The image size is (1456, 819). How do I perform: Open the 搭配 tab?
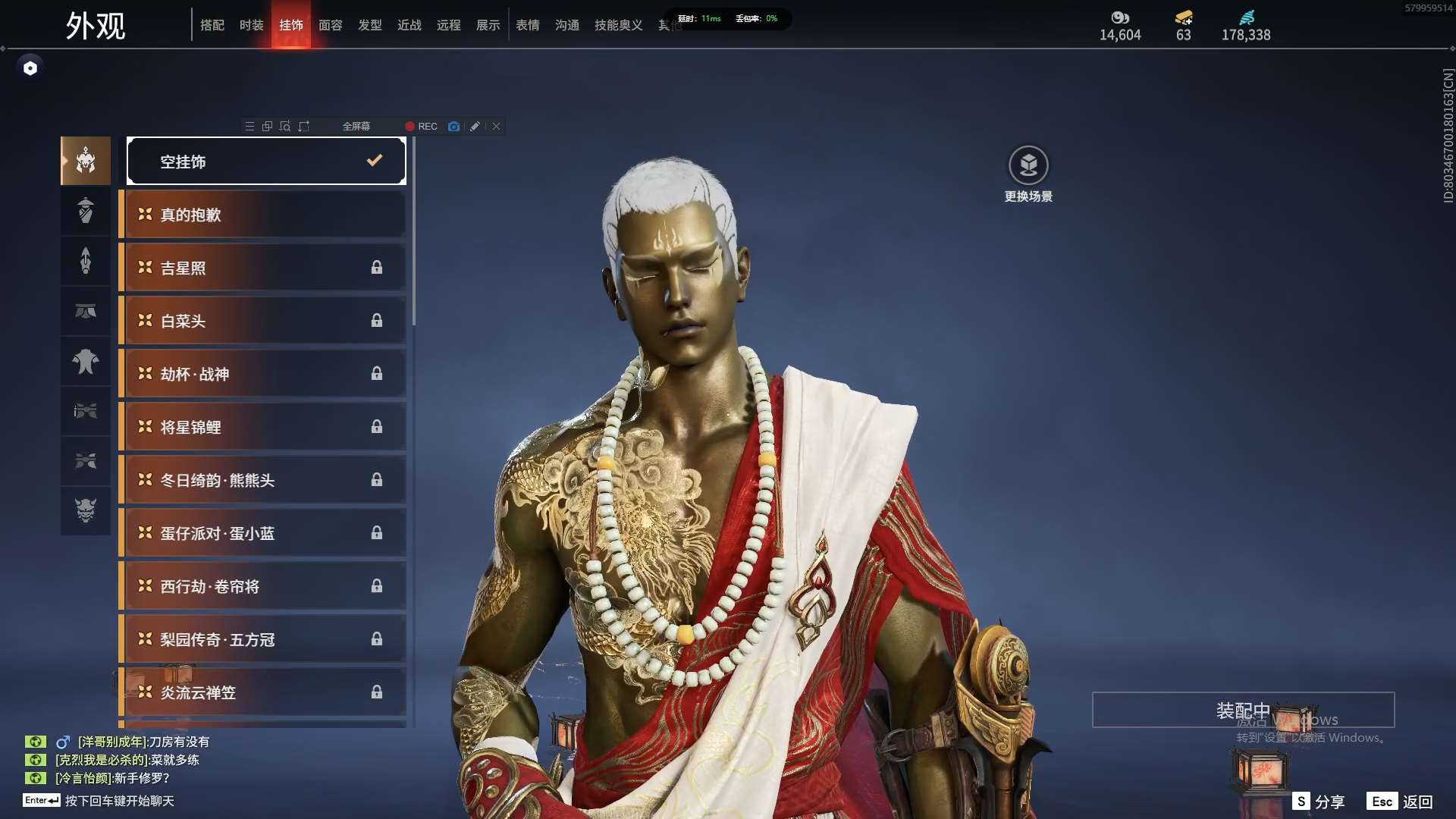pos(212,25)
